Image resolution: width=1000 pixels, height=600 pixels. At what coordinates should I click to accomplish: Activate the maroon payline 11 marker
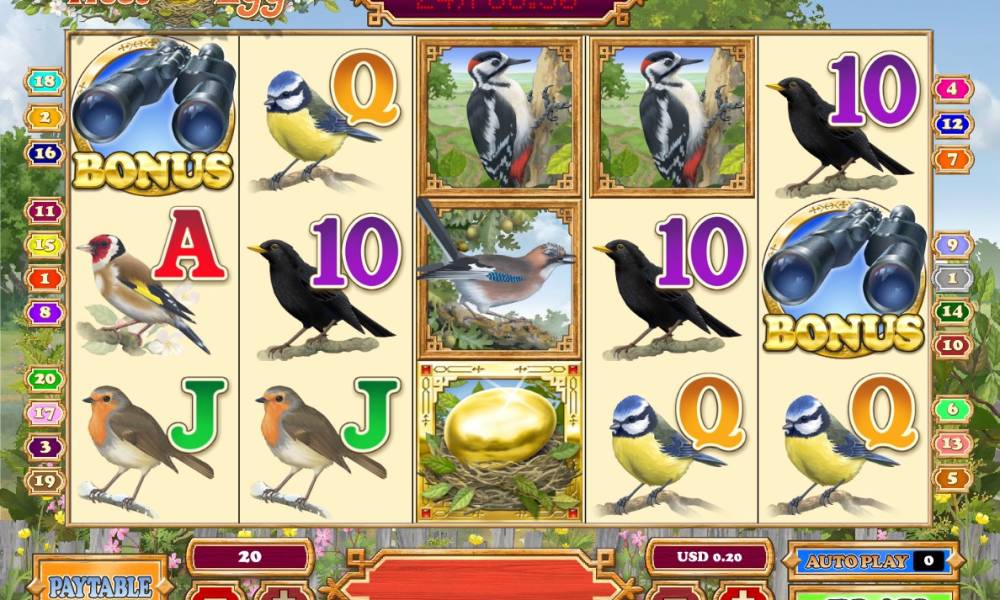[45, 211]
